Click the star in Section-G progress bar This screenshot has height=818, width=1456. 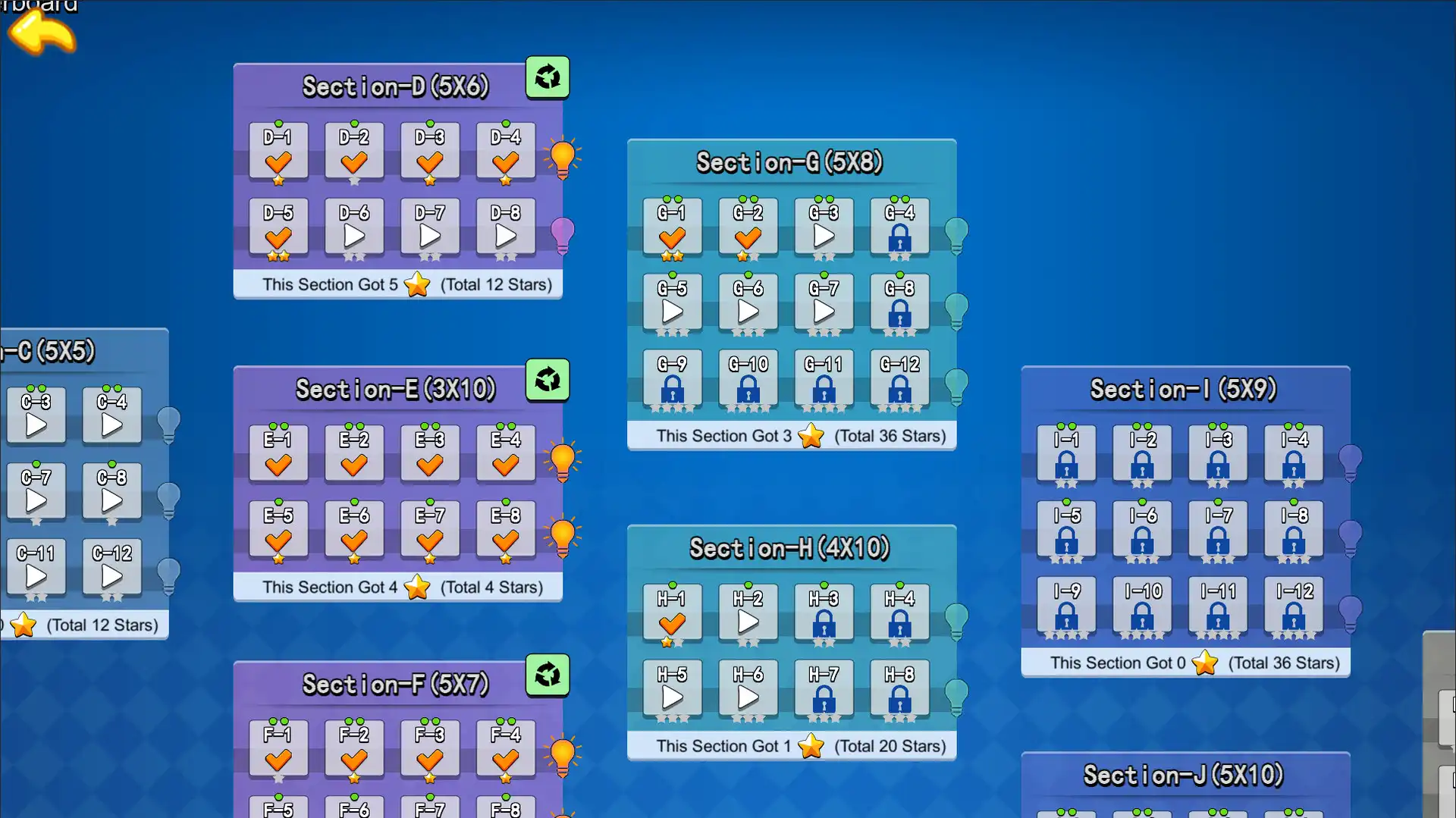point(811,437)
